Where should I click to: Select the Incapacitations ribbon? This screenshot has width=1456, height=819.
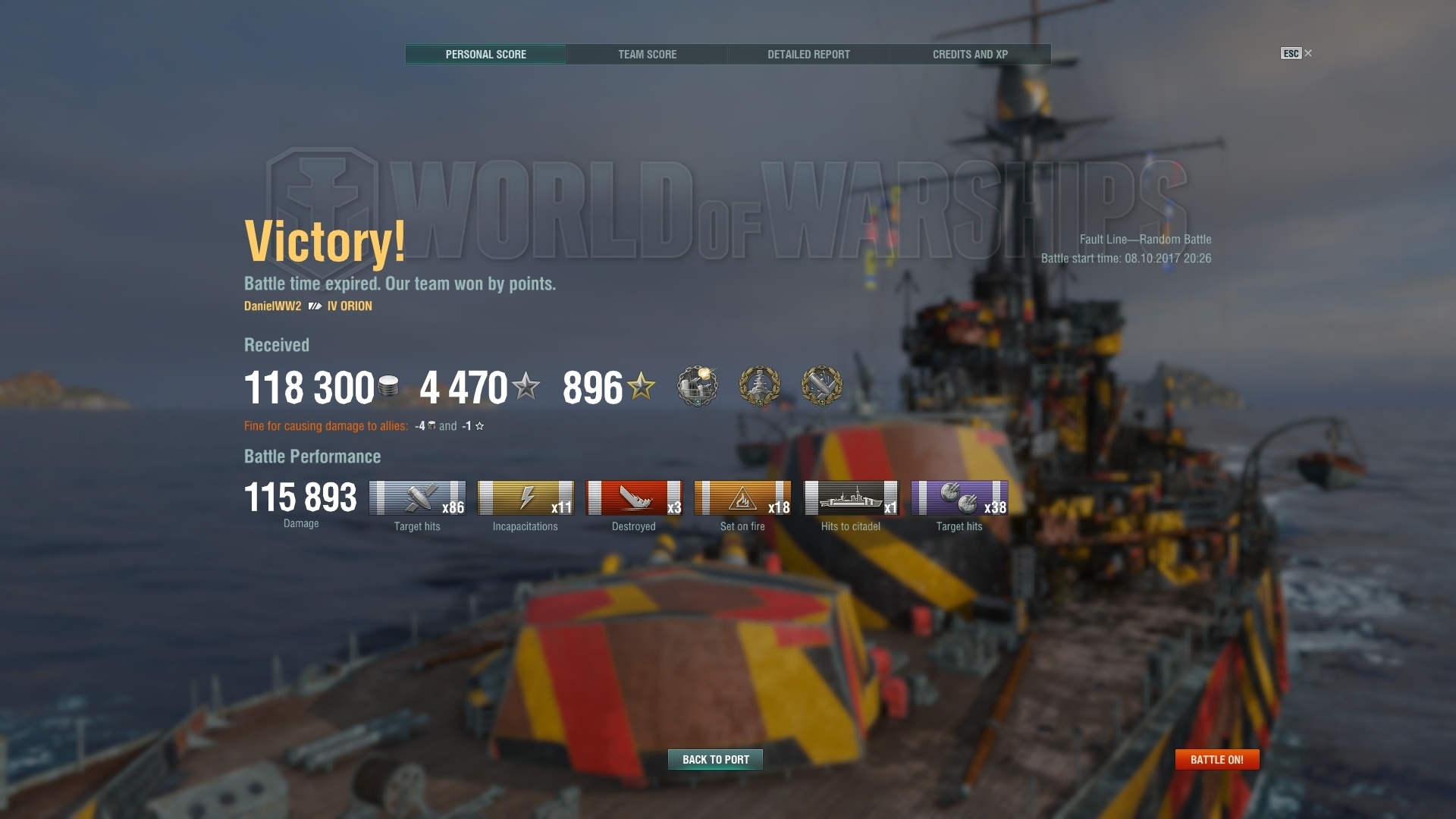pos(526,498)
